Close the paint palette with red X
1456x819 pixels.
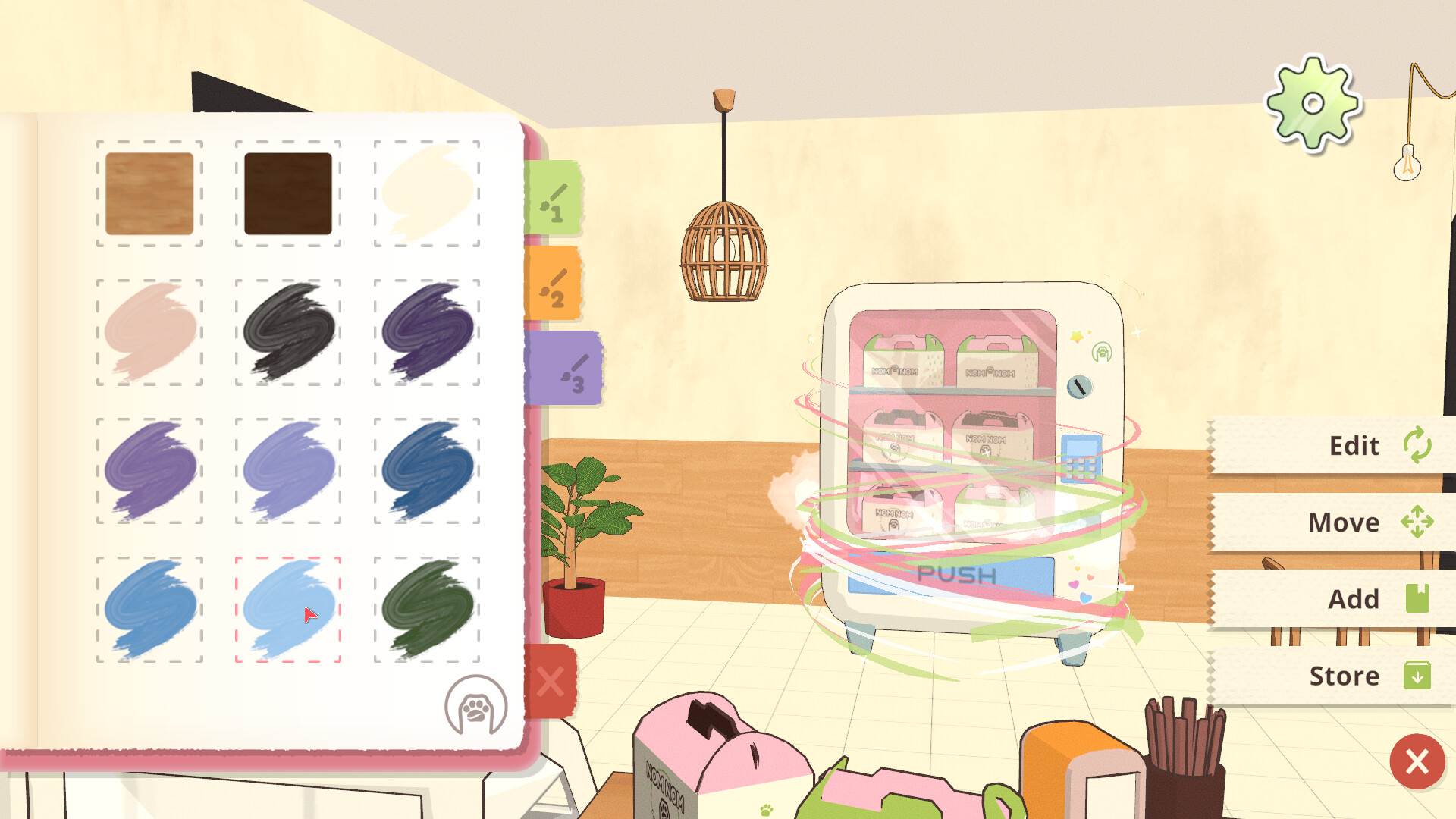pyautogui.click(x=551, y=682)
